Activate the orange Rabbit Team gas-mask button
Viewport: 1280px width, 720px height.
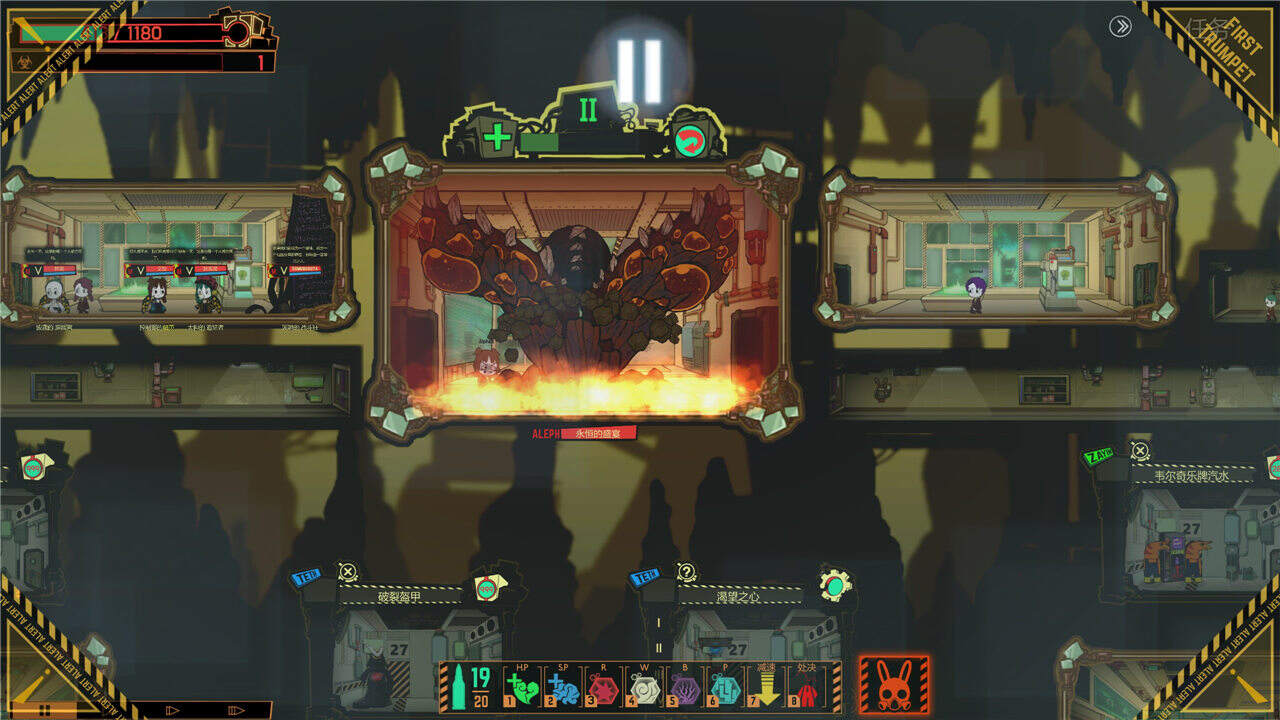(894, 685)
